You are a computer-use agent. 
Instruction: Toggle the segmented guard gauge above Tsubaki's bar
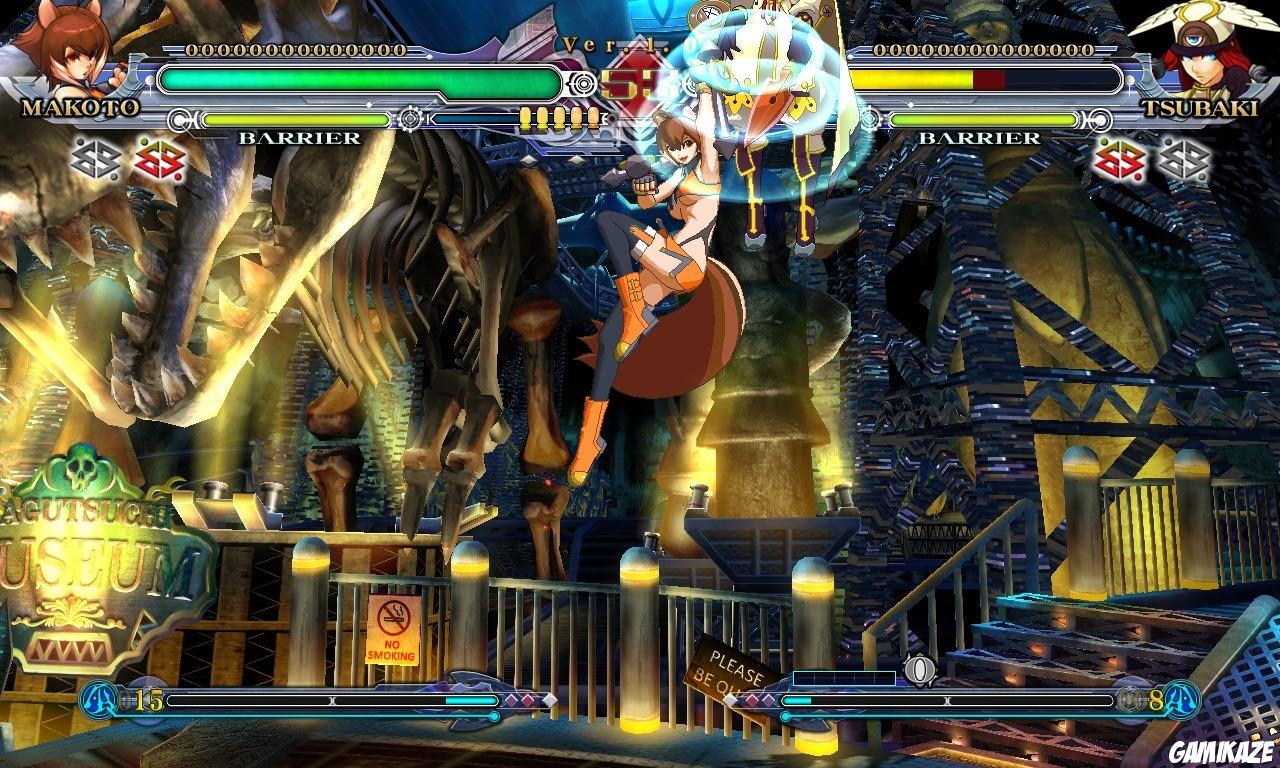click(x=558, y=117)
